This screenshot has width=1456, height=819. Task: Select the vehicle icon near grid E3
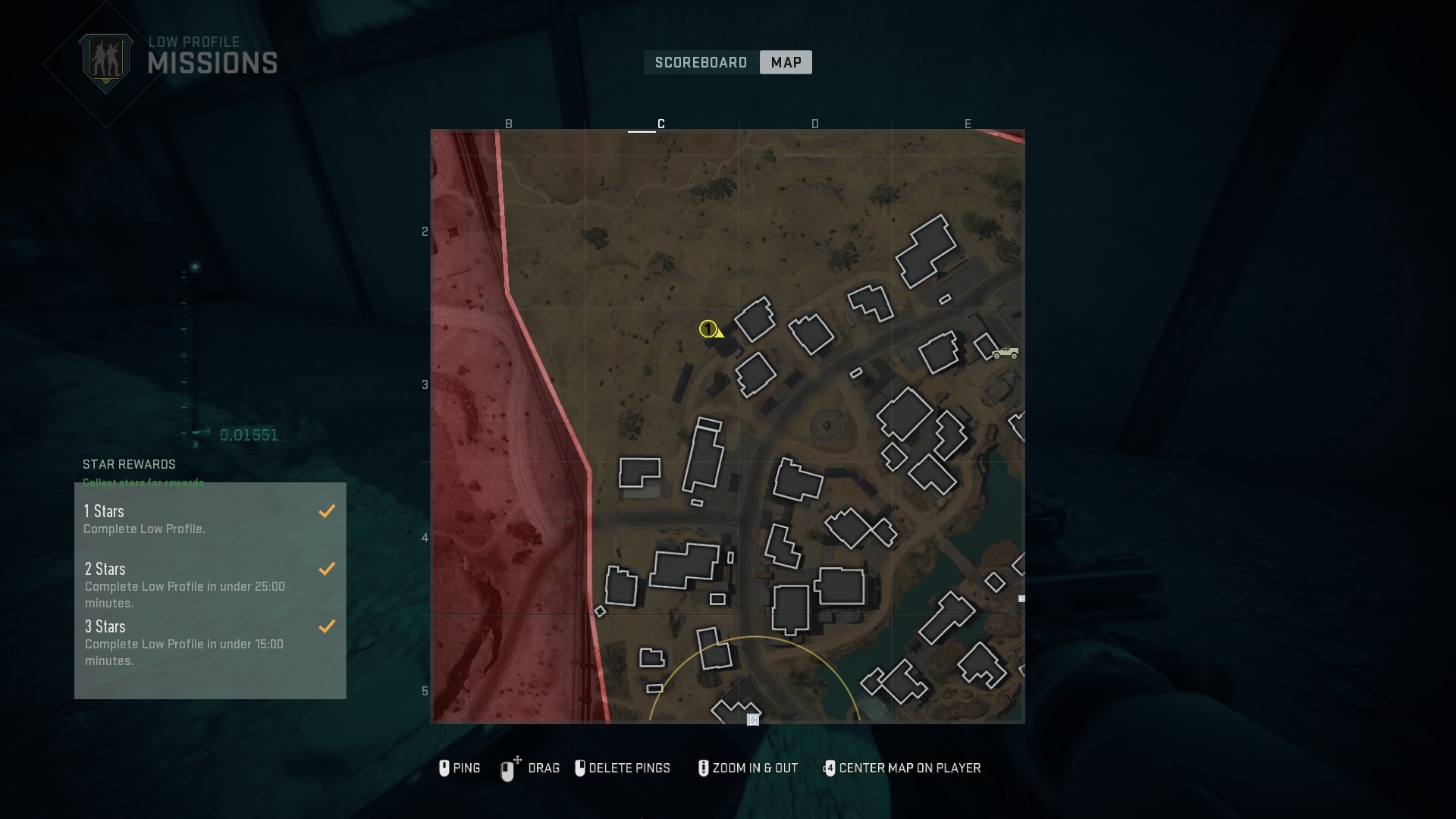pyautogui.click(x=1005, y=352)
